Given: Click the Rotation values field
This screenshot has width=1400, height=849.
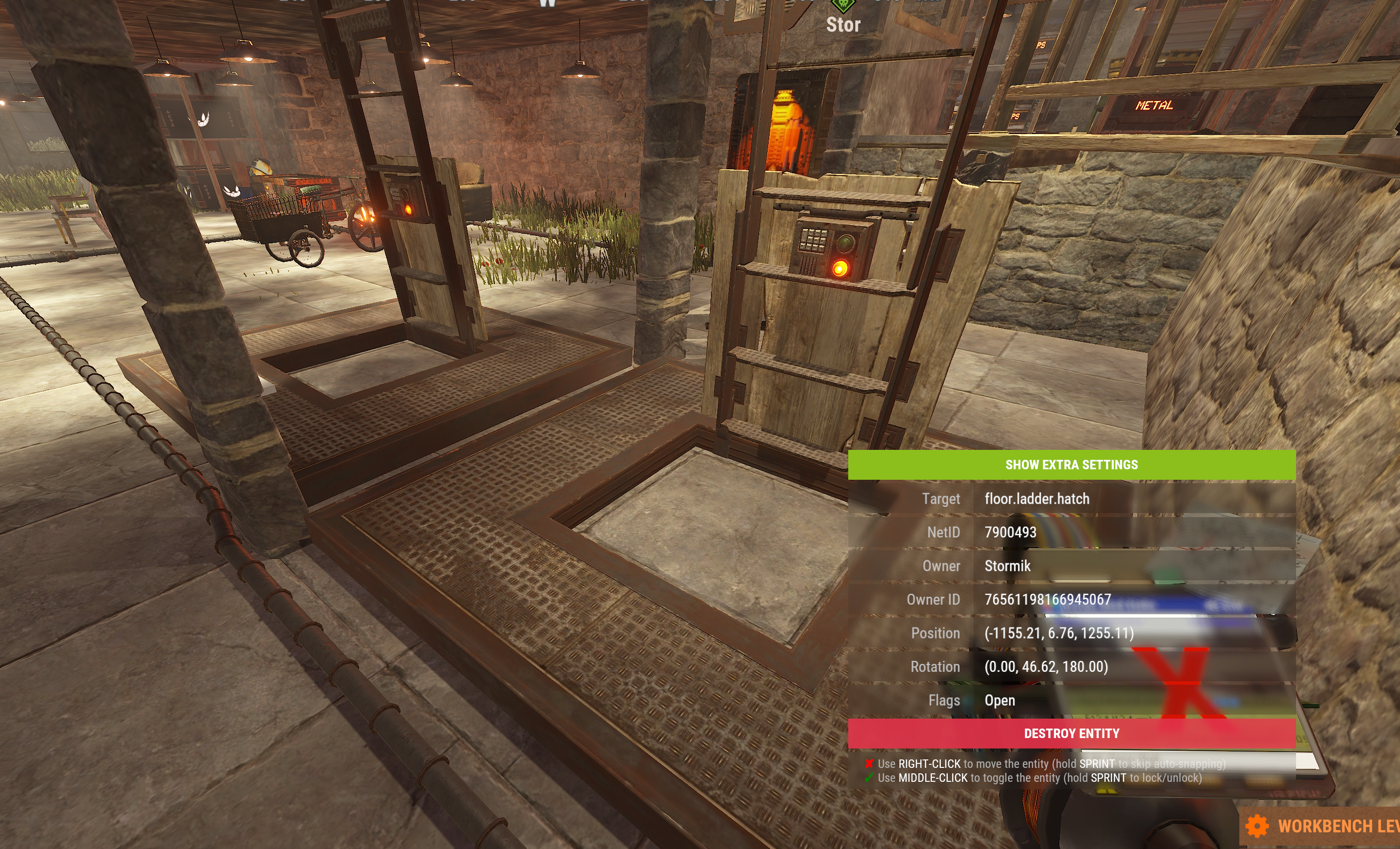Looking at the screenshot, I should pyautogui.click(x=1045, y=666).
